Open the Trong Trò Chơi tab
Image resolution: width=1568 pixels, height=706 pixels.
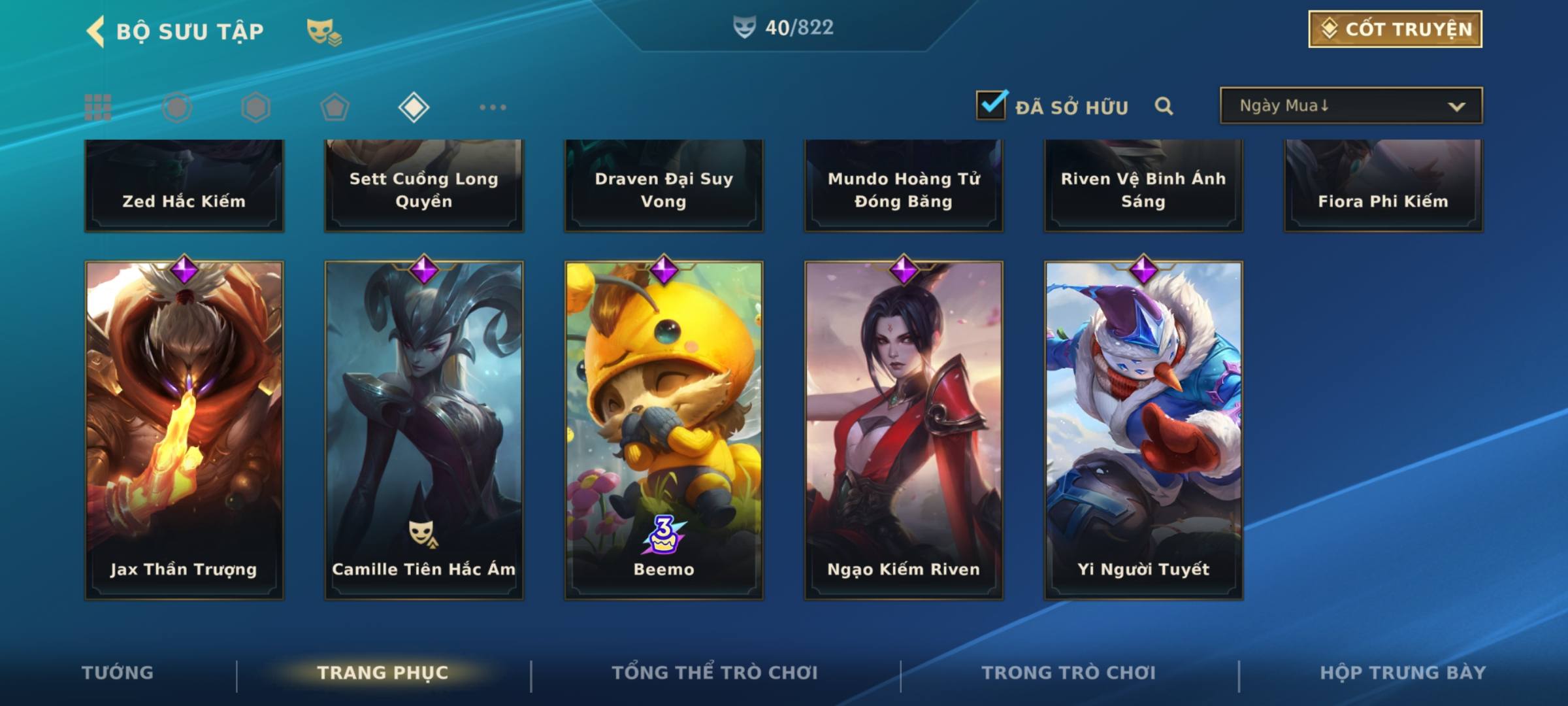[x=1068, y=673]
